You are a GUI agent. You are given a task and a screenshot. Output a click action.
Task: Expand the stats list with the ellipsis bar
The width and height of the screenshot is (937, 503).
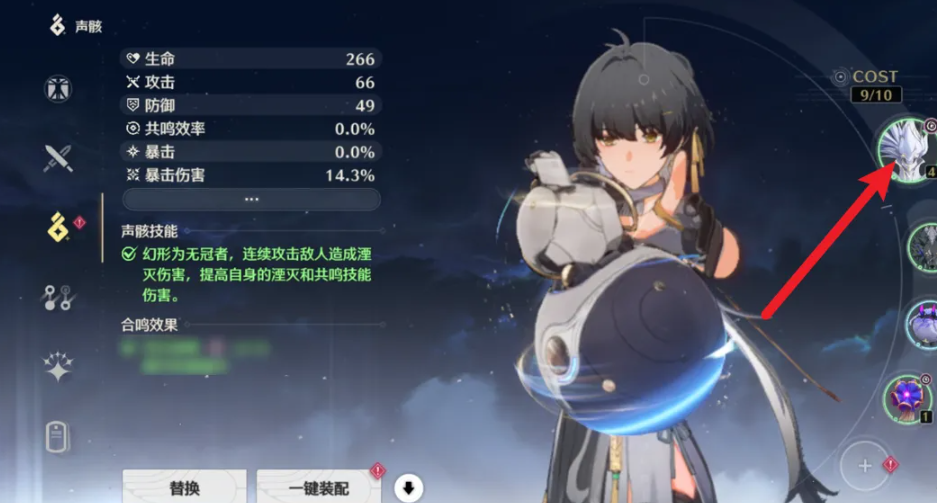[x=251, y=200]
